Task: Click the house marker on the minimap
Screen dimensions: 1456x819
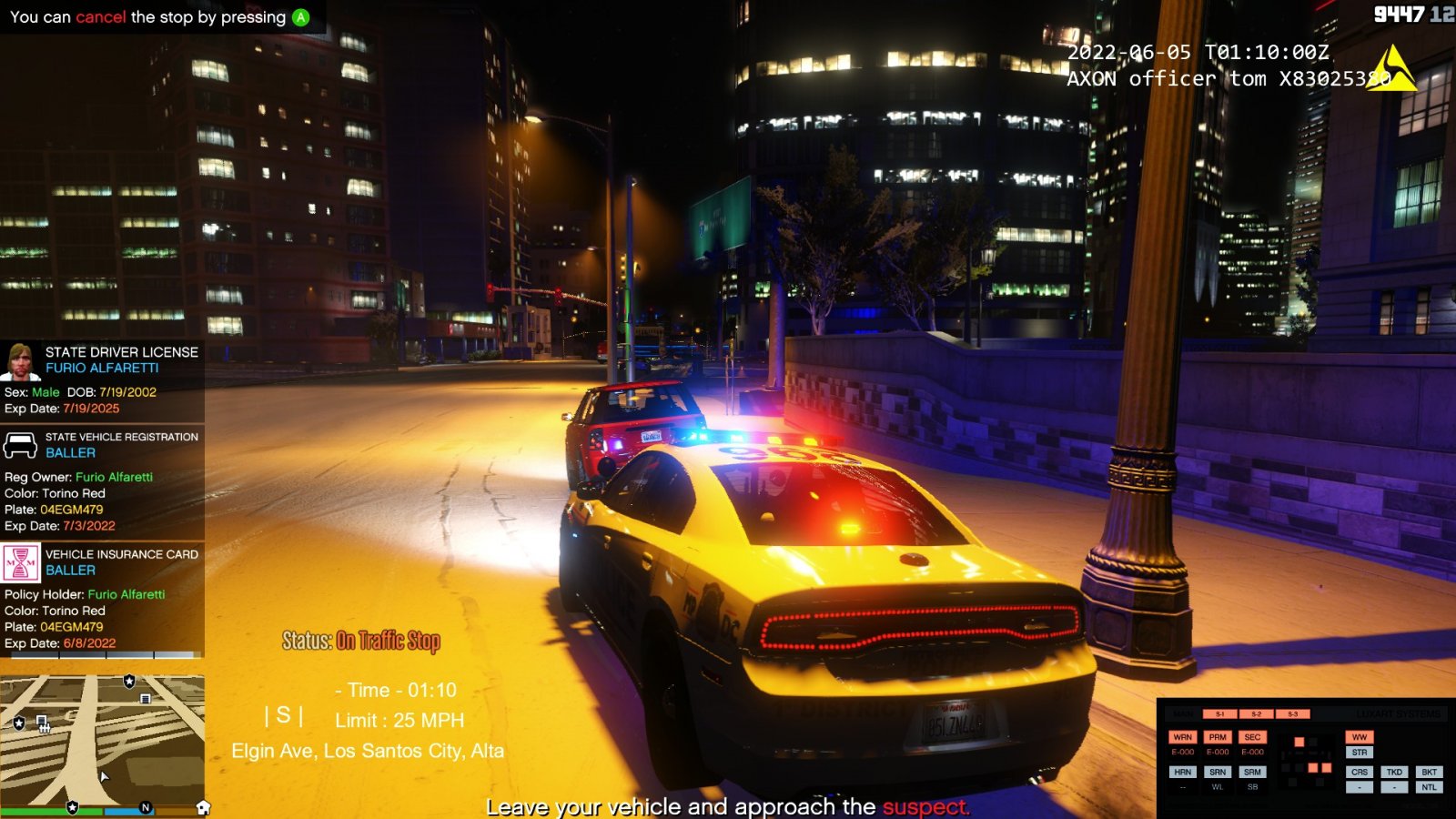Action: coord(203,807)
